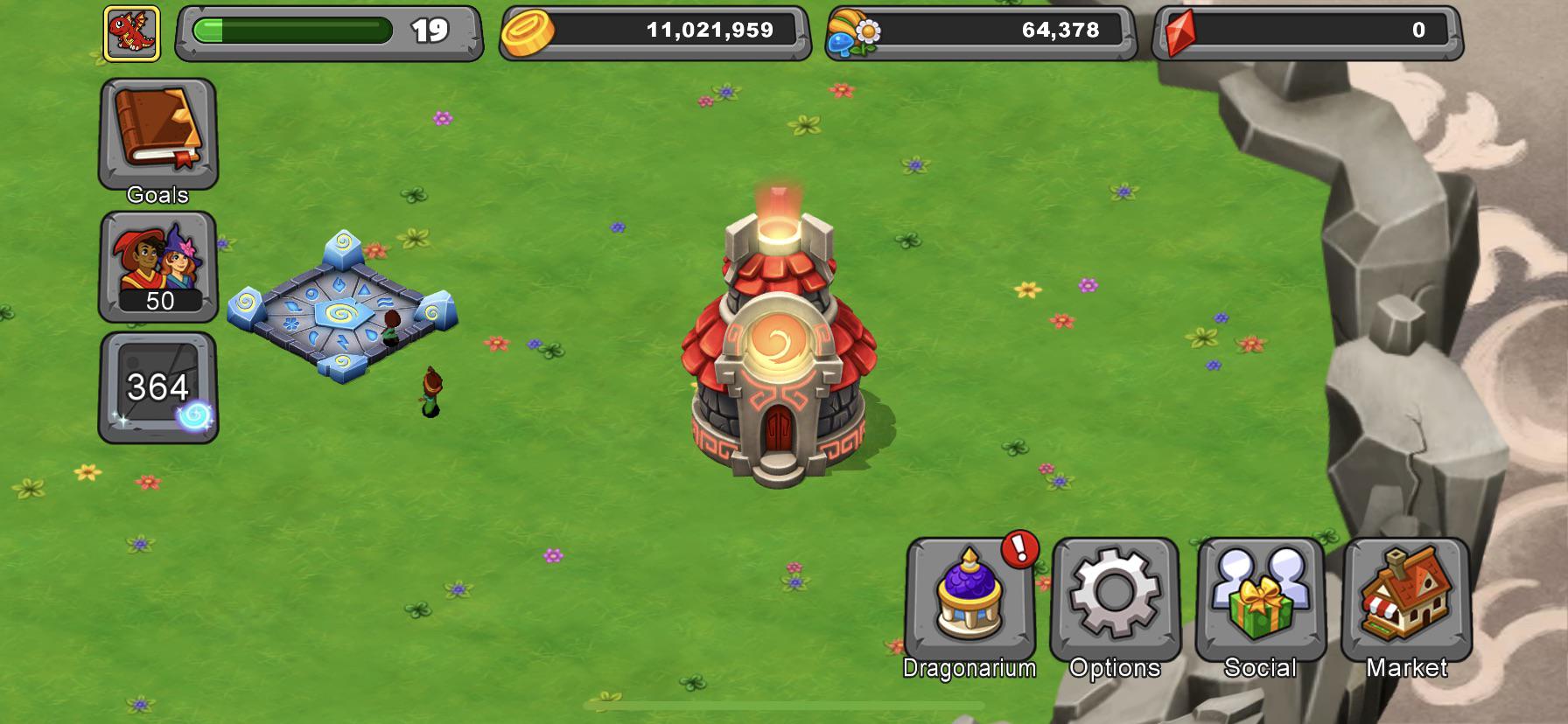Select the blue rune summoning platform
1568x724 pixels.
(341, 310)
